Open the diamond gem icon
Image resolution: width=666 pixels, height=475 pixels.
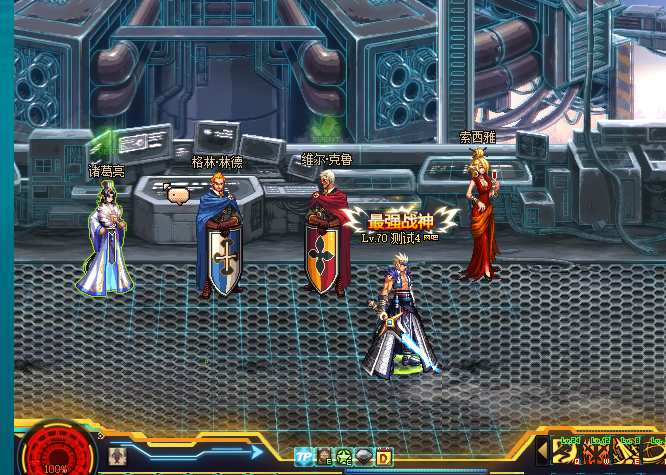(x=364, y=457)
